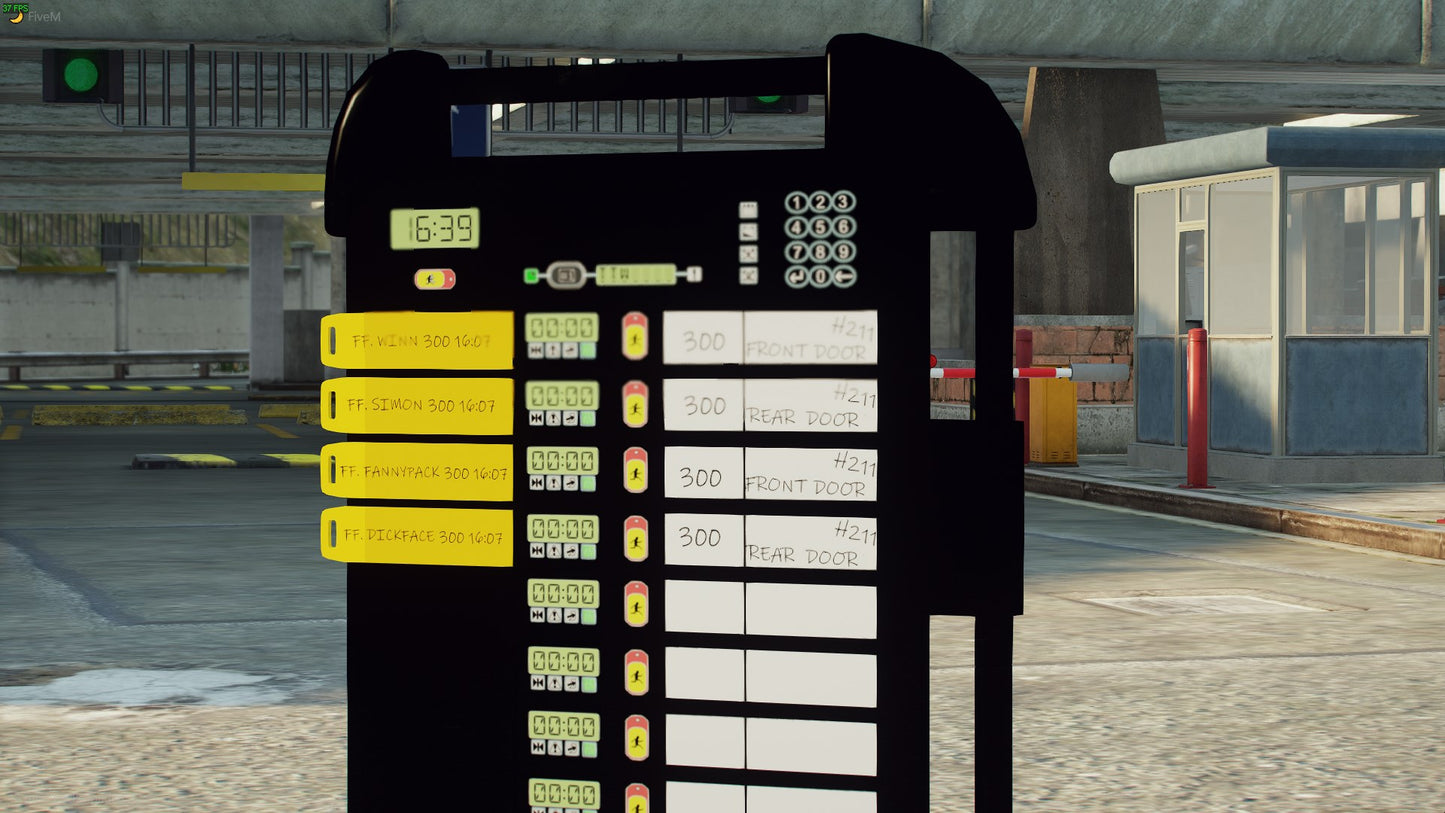Select the FF. WINN yellow tally
The height and width of the screenshot is (813, 1445).
417,340
